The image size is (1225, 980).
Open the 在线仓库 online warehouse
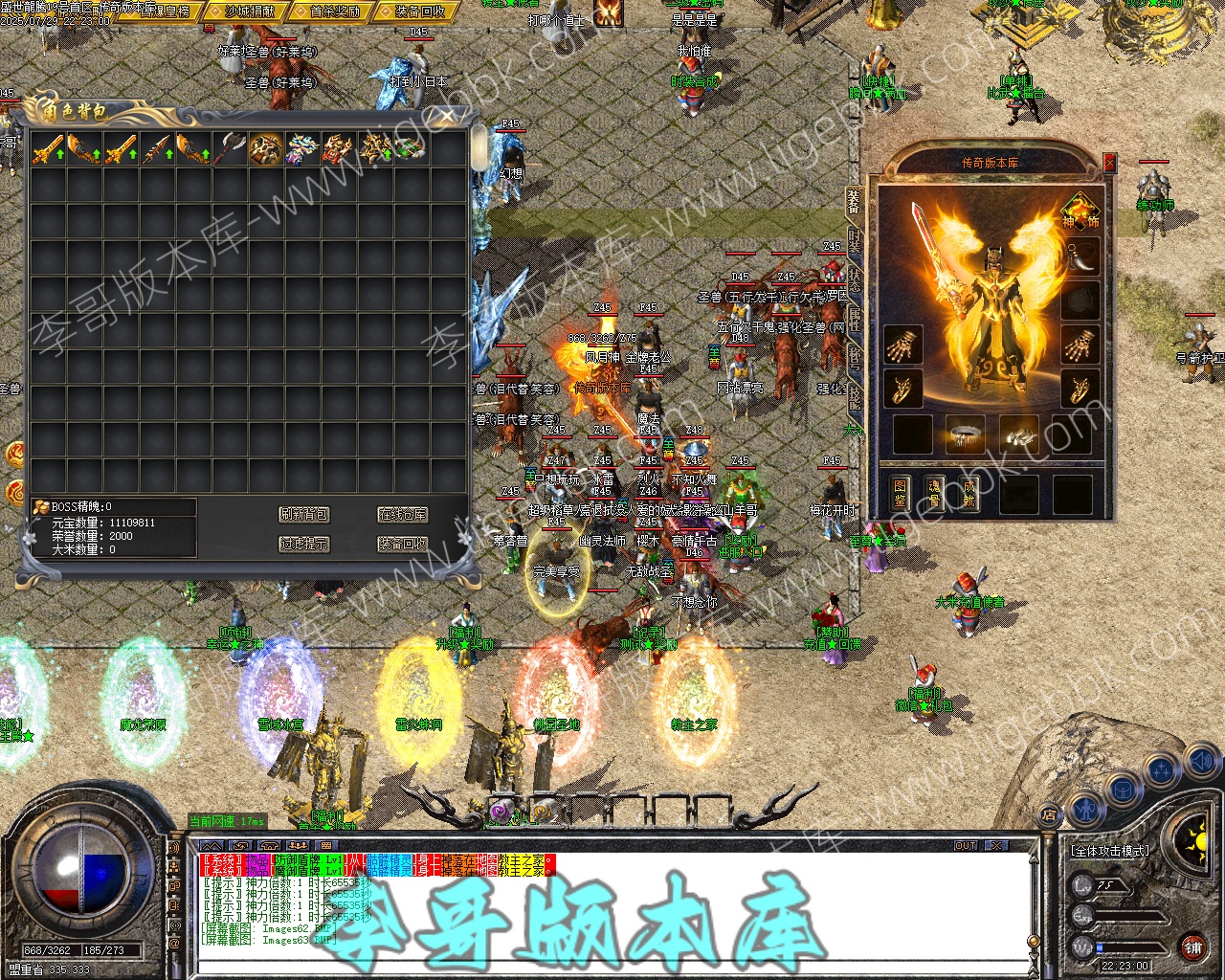pos(402,515)
